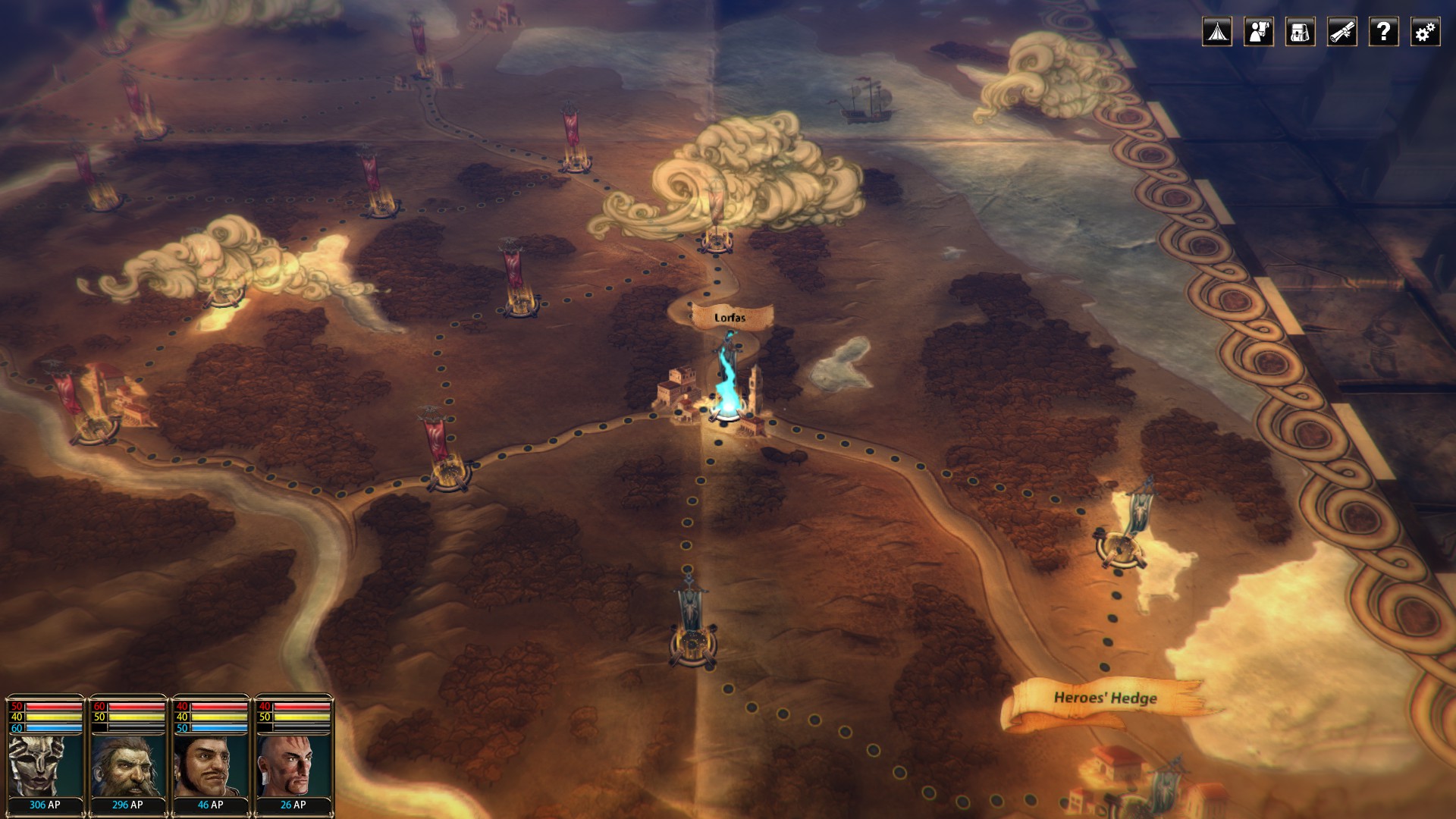Show help with the question mark button
Image resolution: width=1456 pixels, height=819 pixels.
1383,32
